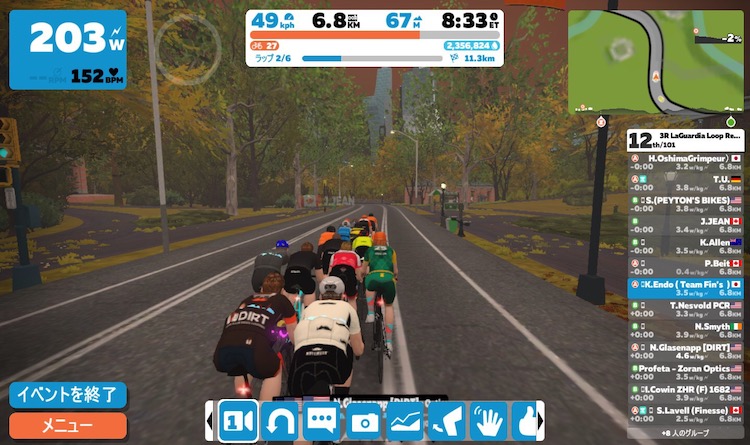The height and width of the screenshot is (445, 750).
Task: Toggle the graph line chart icon
Action: click(405, 421)
